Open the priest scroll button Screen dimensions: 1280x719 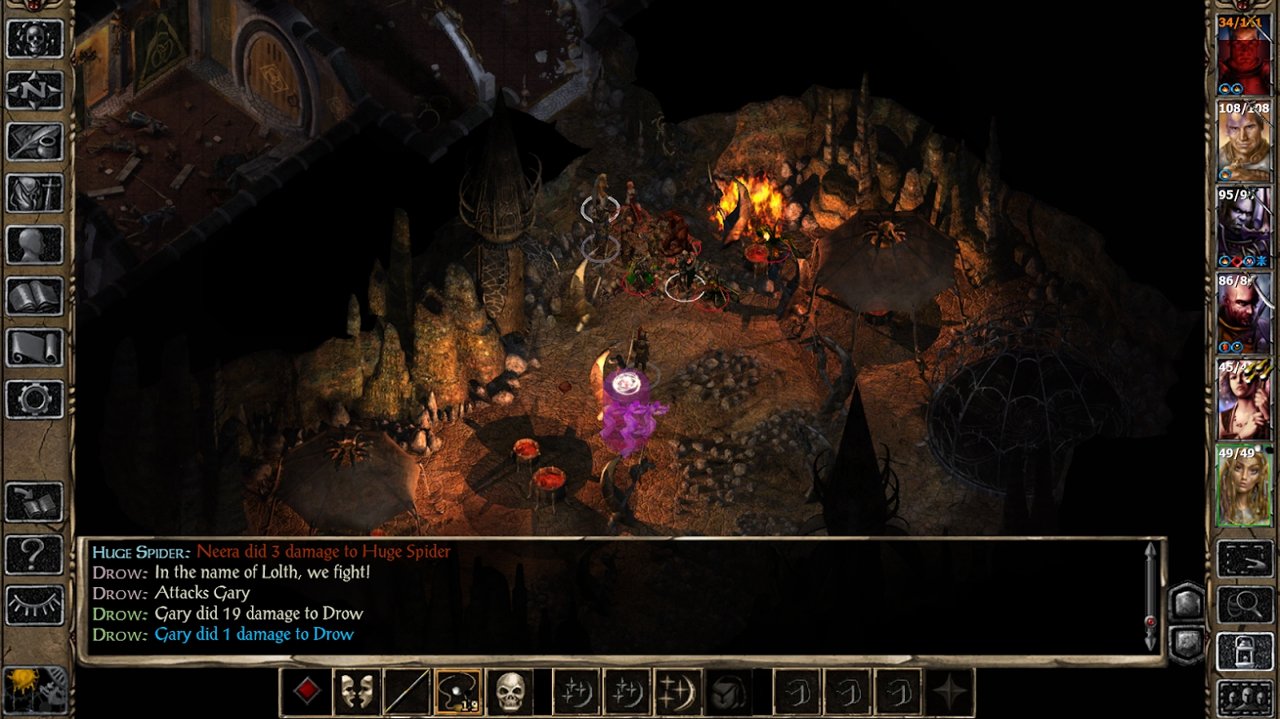(35, 348)
